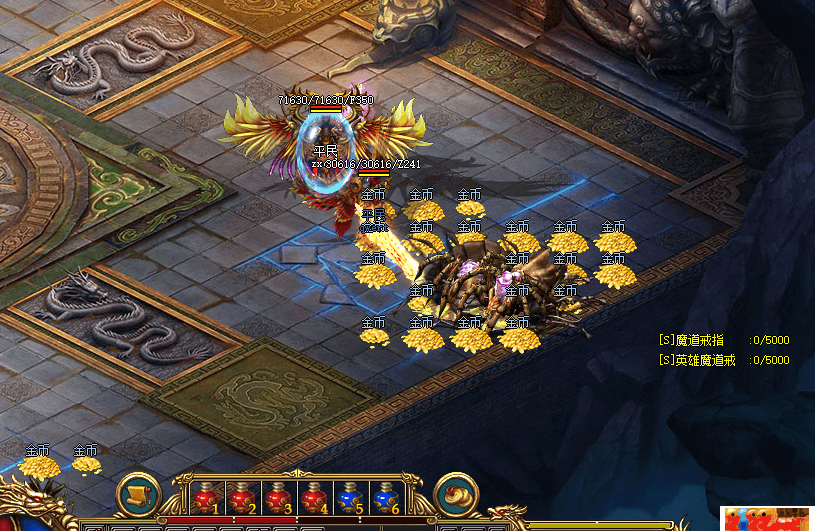Image resolution: width=815 pixels, height=531 pixels.
Task: Use the red potion in slot 4
Action: (313, 497)
